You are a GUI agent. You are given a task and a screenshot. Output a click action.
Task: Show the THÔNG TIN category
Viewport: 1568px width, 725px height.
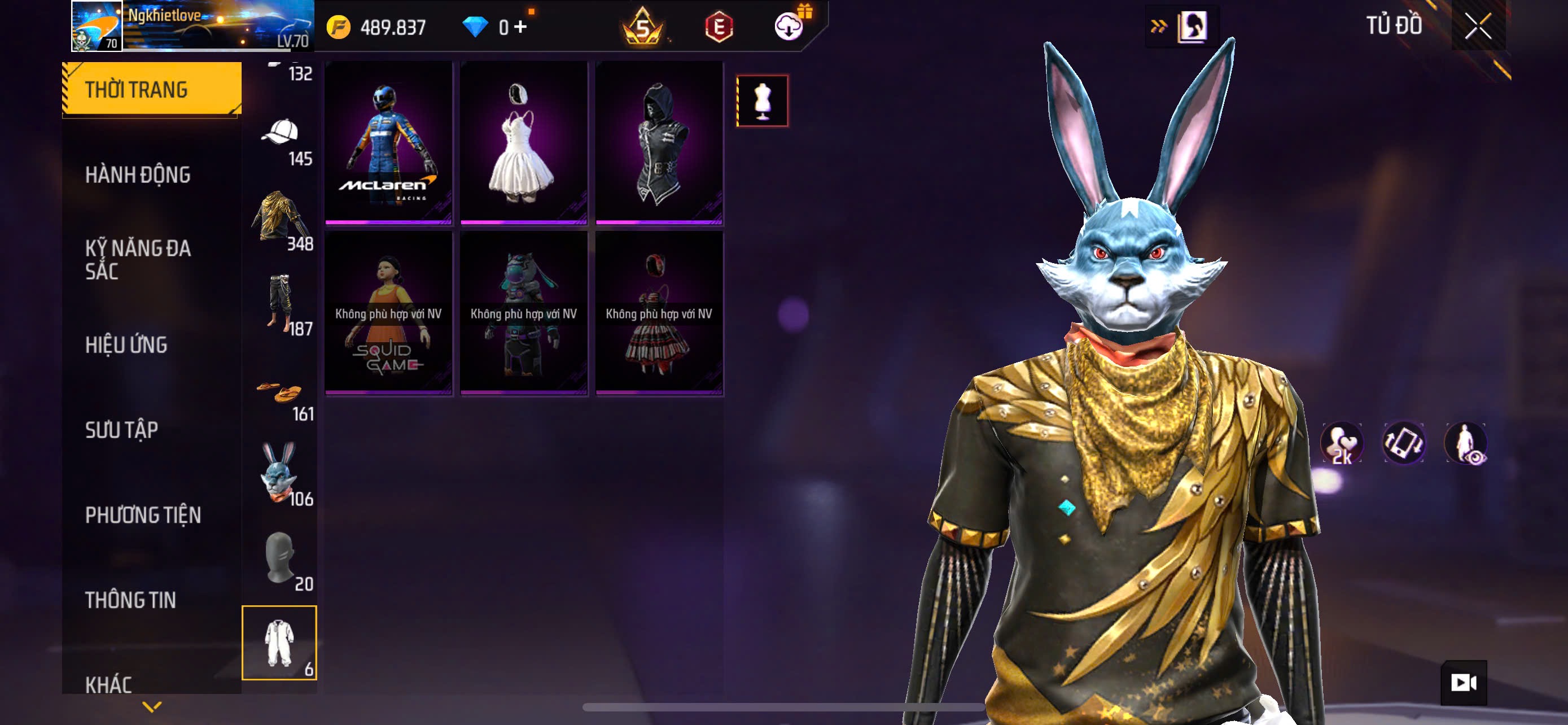click(130, 600)
